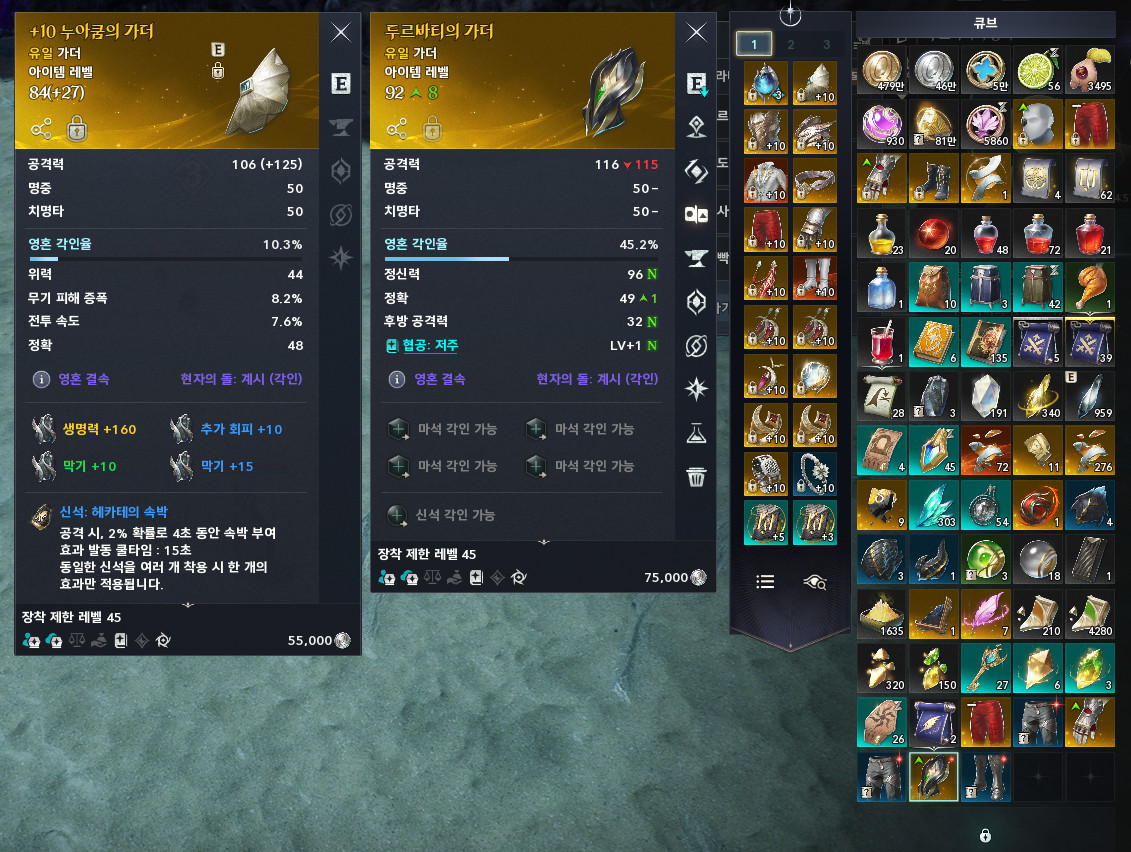
Task: Switch to equipment preset tab 2
Action: pyautogui.click(x=791, y=44)
